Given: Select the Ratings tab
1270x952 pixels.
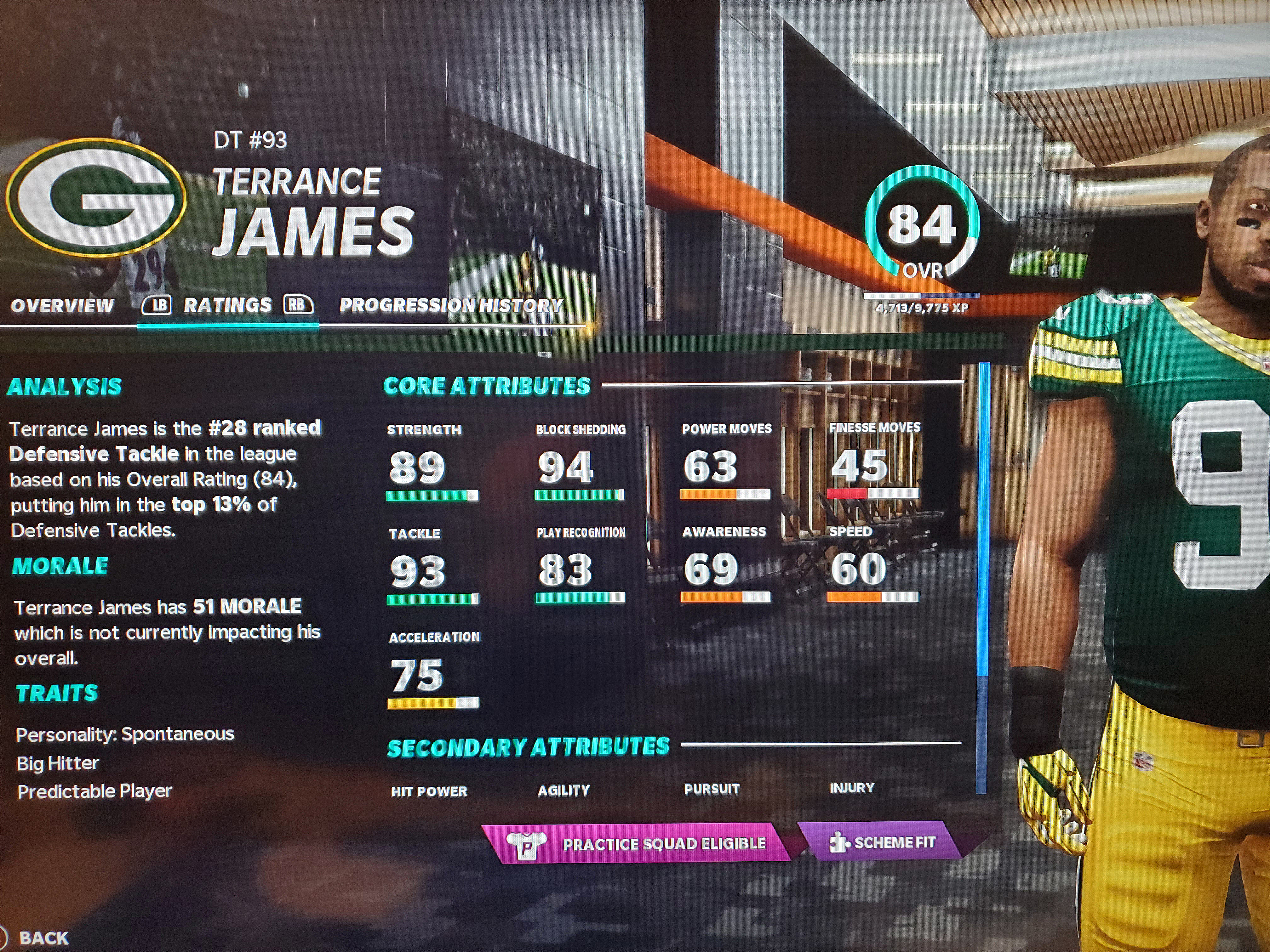Looking at the screenshot, I should click(x=227, y=305).
